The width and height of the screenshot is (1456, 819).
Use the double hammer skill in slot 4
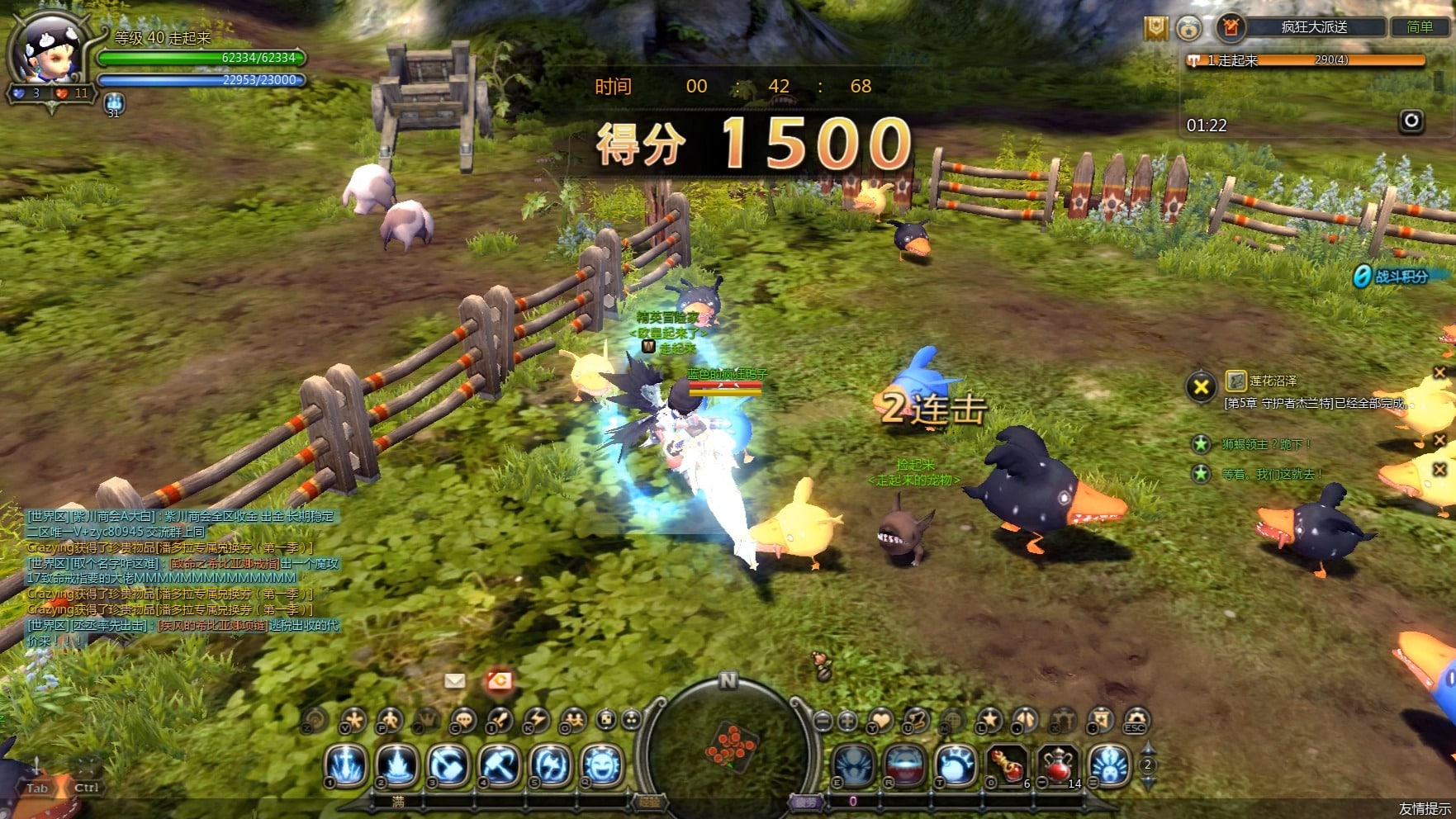(x=500, y=765)
